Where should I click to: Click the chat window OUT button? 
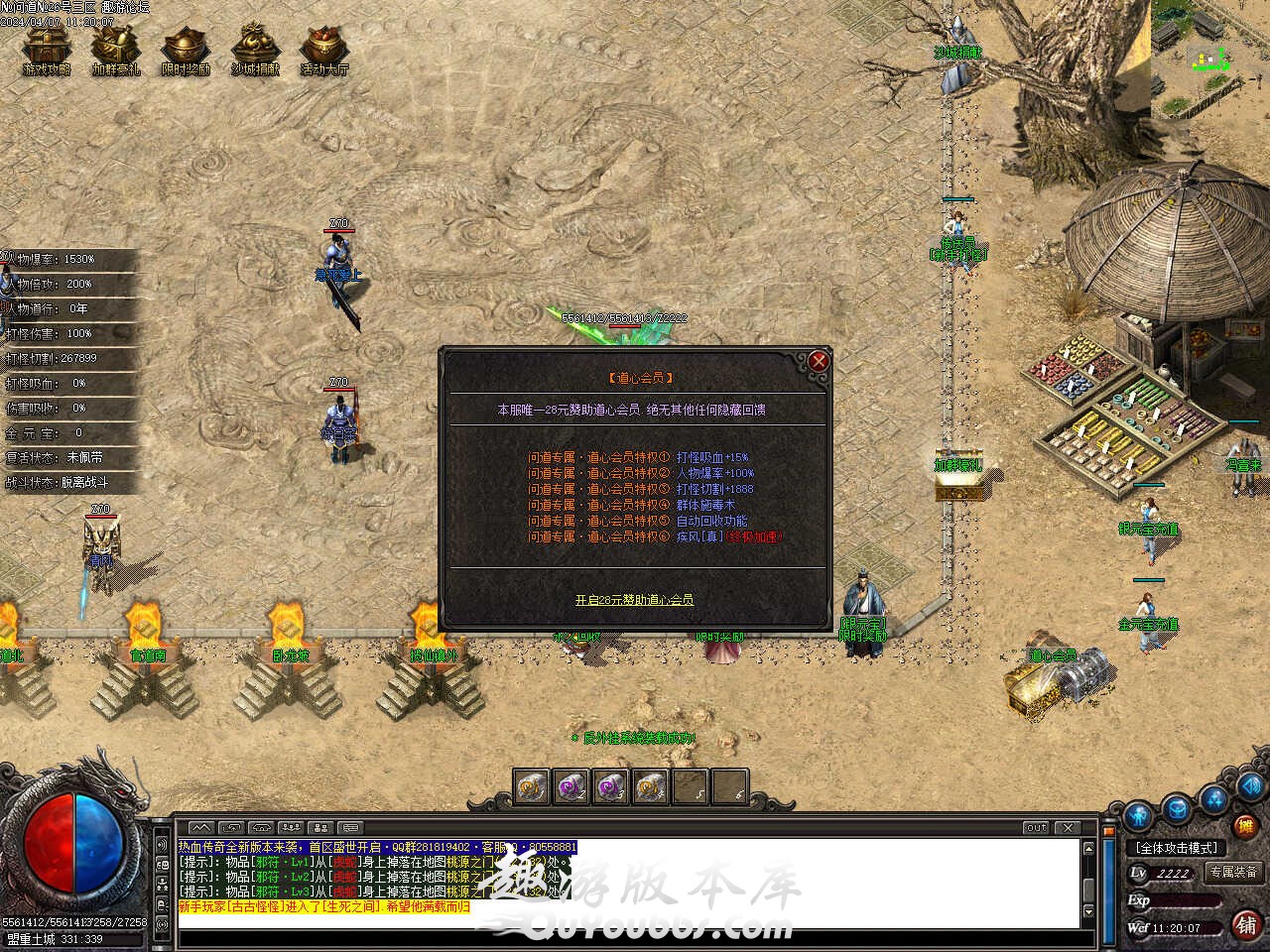tap(1037, 827)
